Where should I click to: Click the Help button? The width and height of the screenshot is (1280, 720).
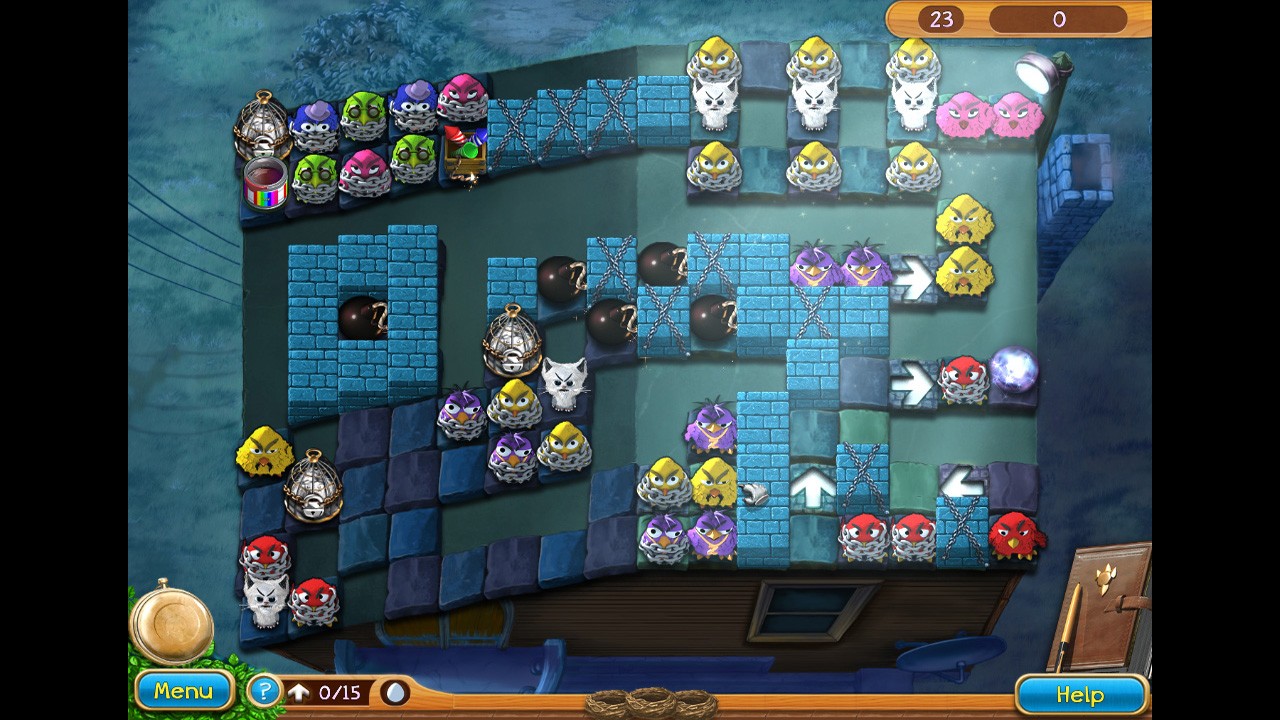(x=1080, y=695)
